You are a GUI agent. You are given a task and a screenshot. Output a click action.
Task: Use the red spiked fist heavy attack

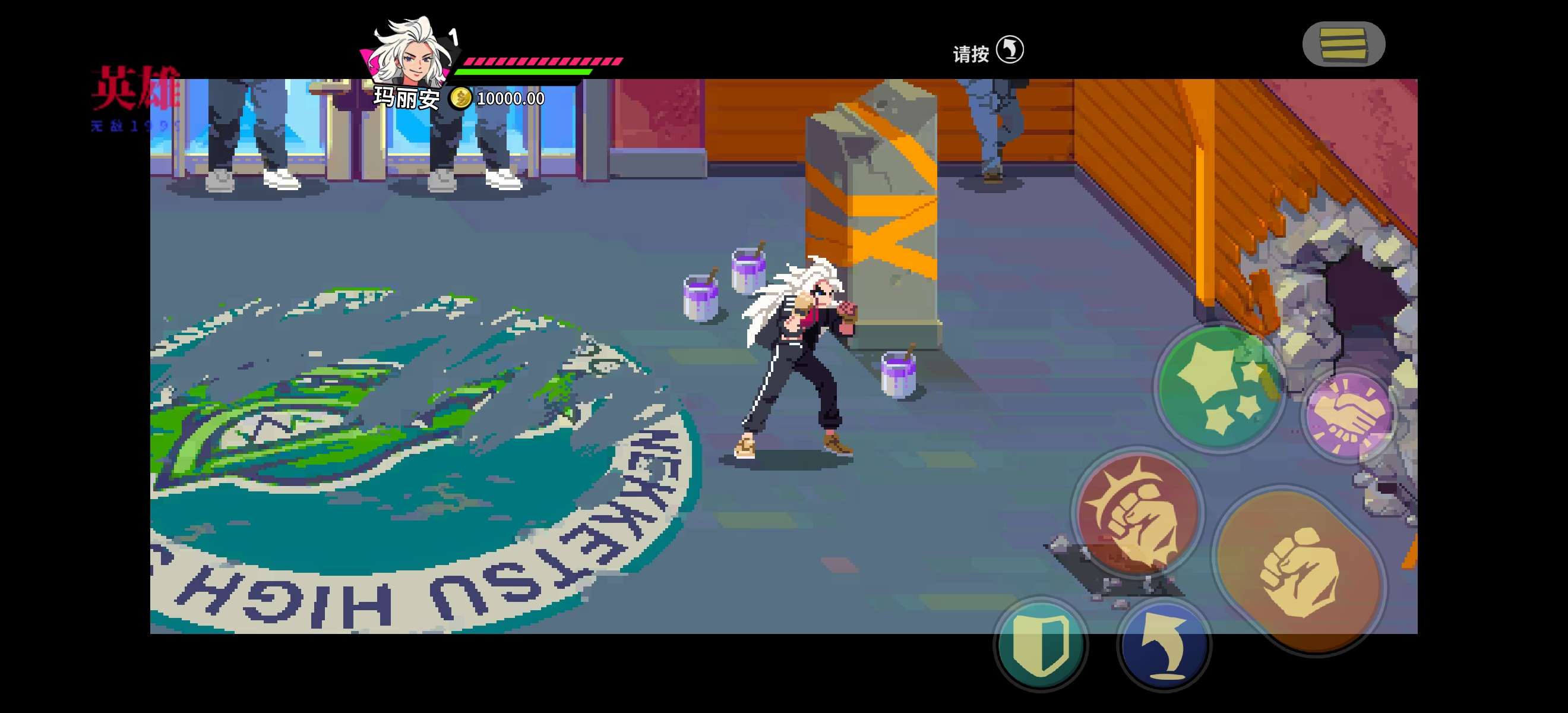[1137, 512]
